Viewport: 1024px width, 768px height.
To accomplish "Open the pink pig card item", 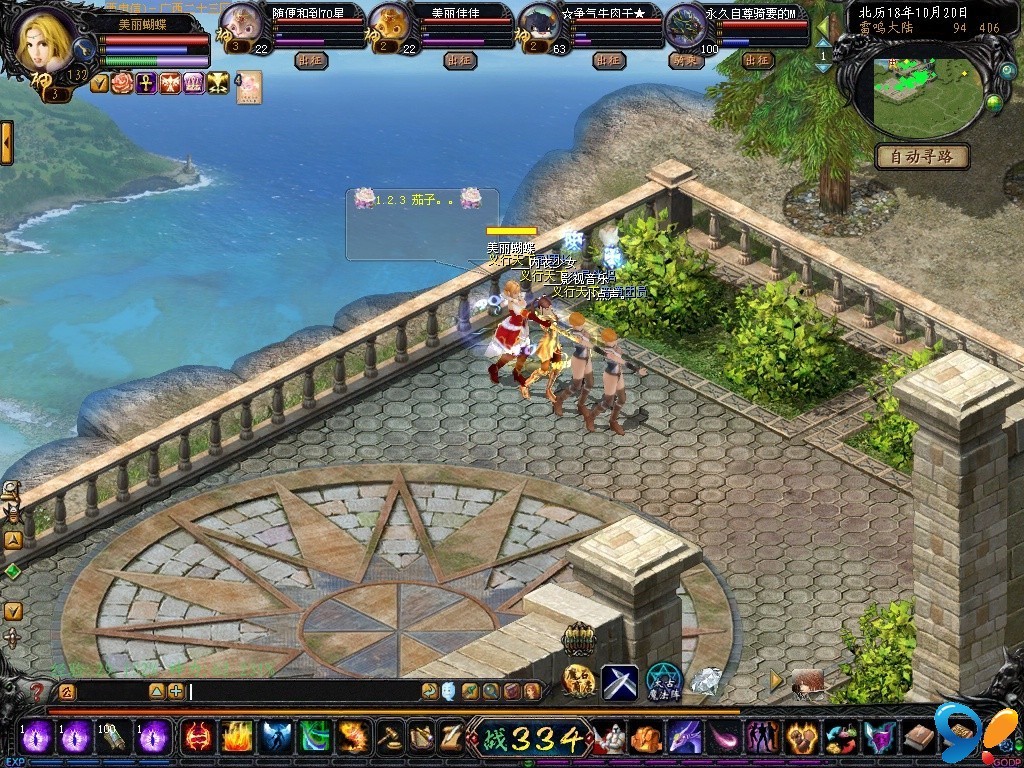I will [248, 87].
